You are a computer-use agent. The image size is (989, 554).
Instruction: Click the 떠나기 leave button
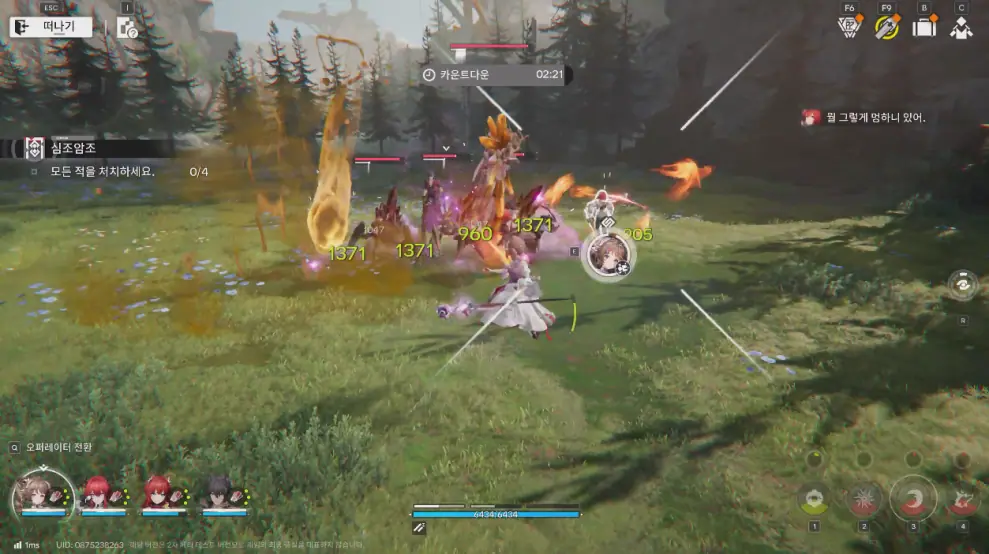tap(51, 27)
